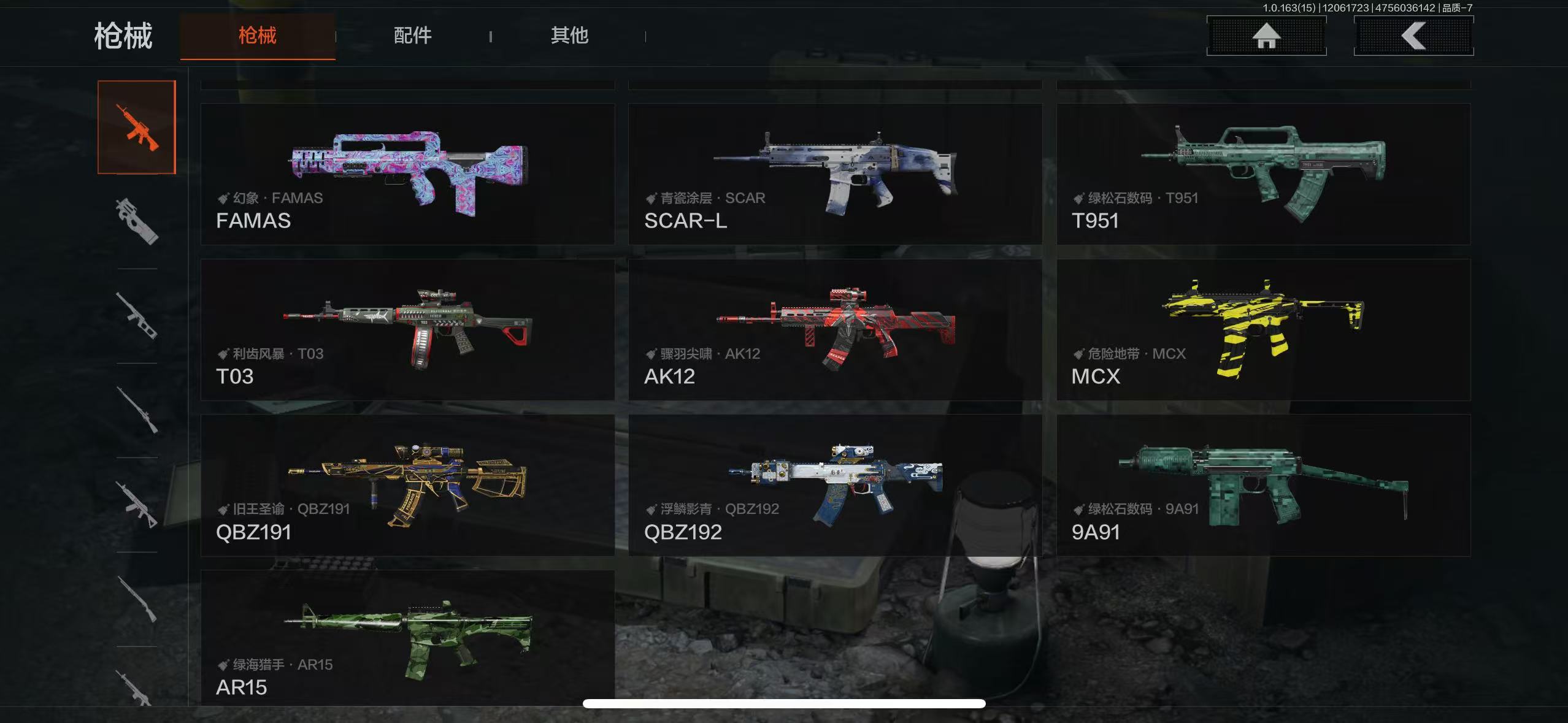Switch to the P90 submachine gun category
This screenshot has height=723, width=1568.
pyautogui.click(x=137, y=221)
